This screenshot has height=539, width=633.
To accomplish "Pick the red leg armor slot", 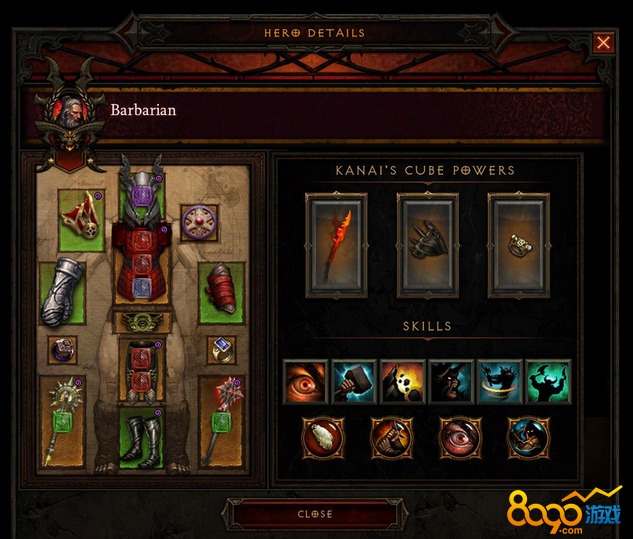I will 140,366.
